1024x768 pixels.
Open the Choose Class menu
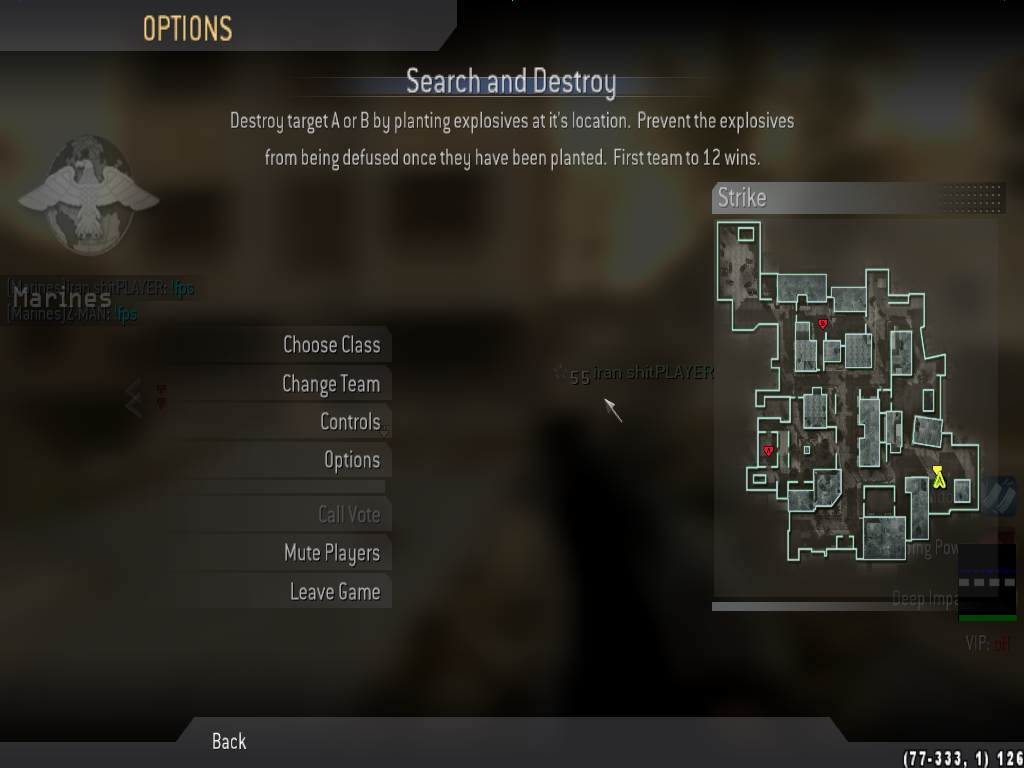331,345
